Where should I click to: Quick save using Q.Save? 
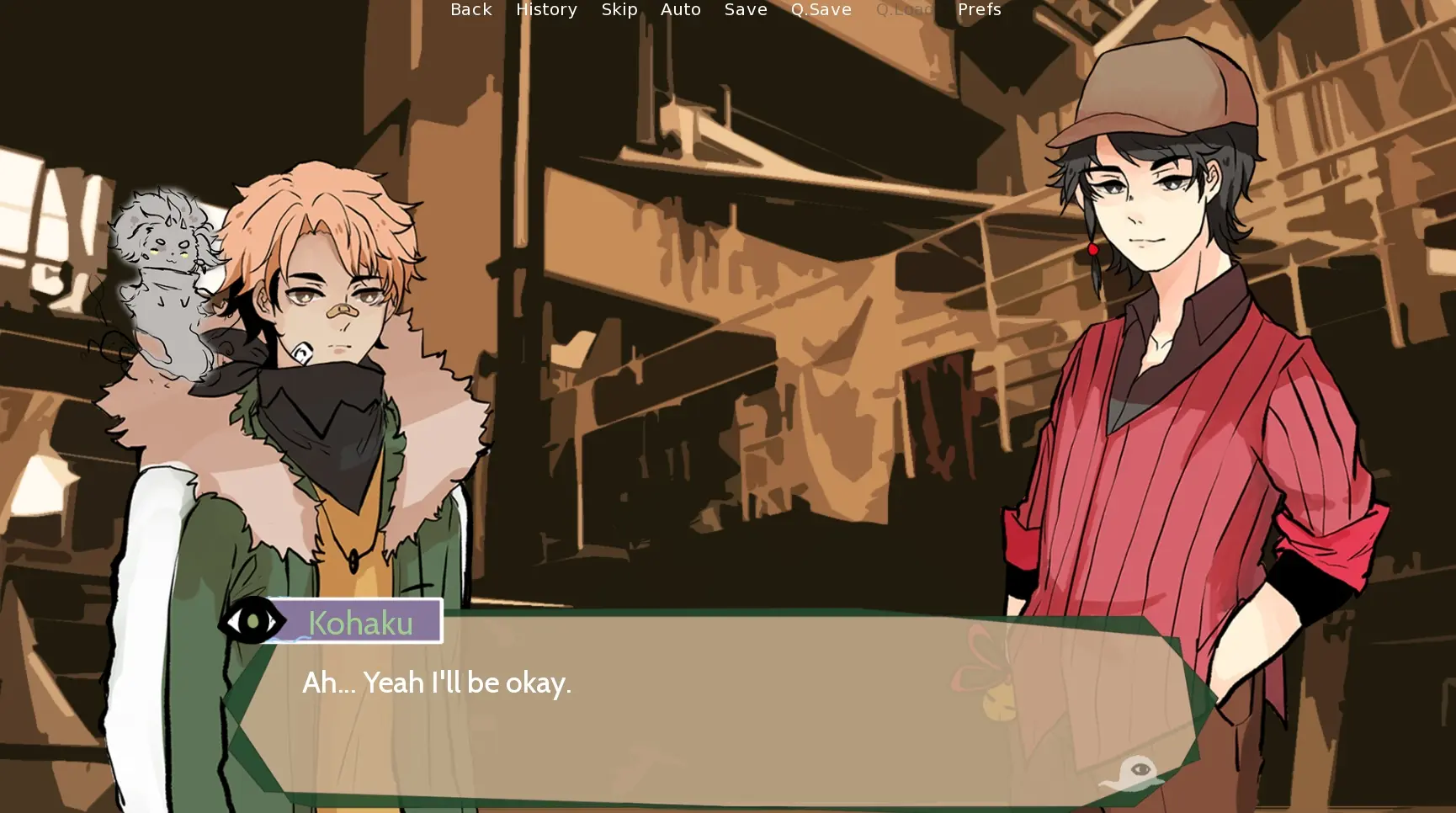point(821,10)
